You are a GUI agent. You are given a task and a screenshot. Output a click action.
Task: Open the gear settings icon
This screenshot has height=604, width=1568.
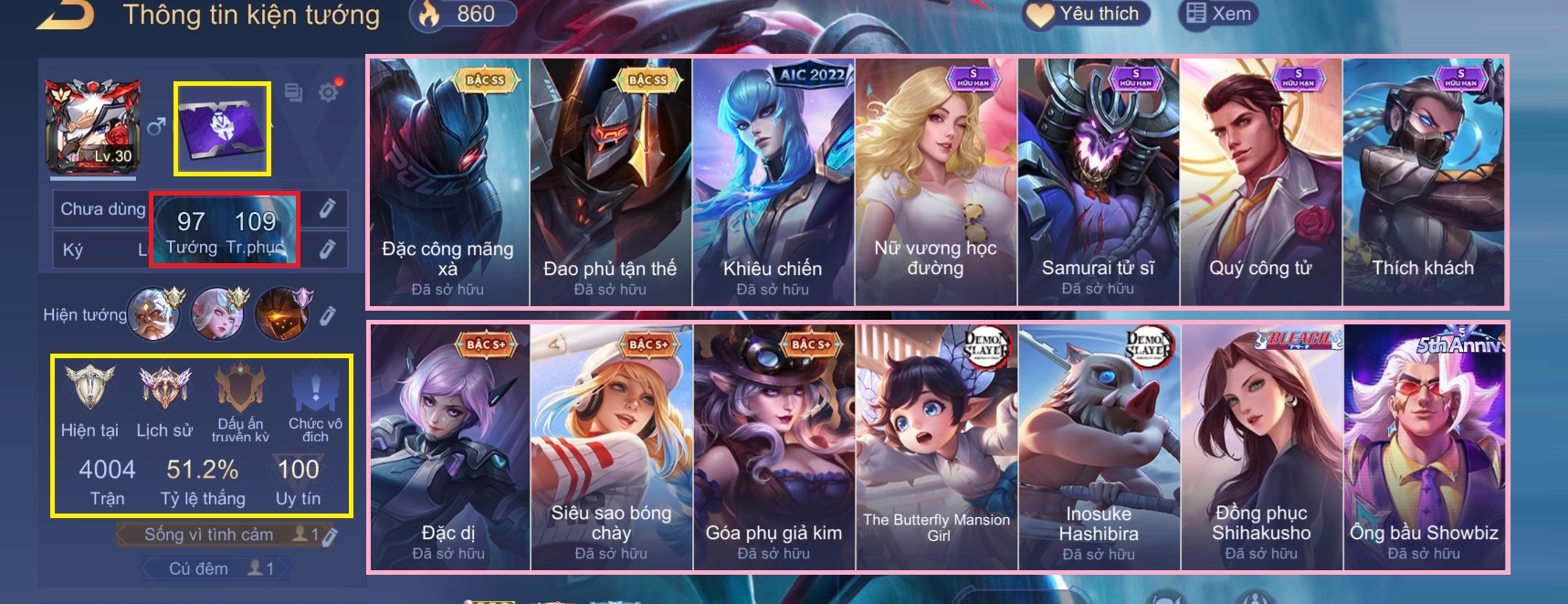[x=329, y=91]
